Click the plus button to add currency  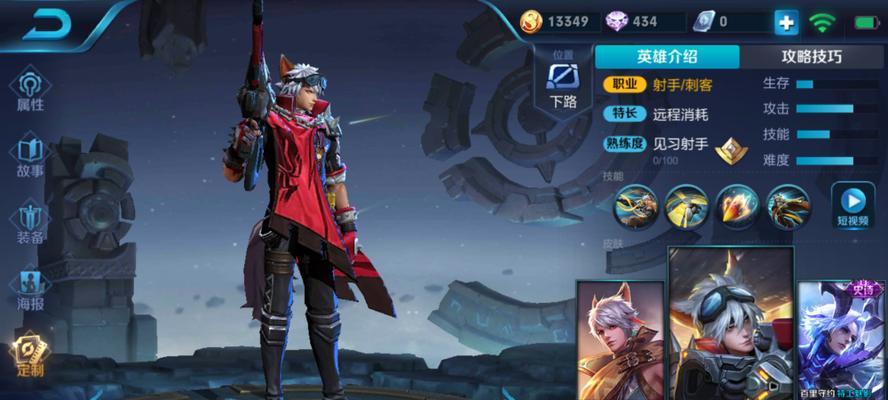point(786,22)
